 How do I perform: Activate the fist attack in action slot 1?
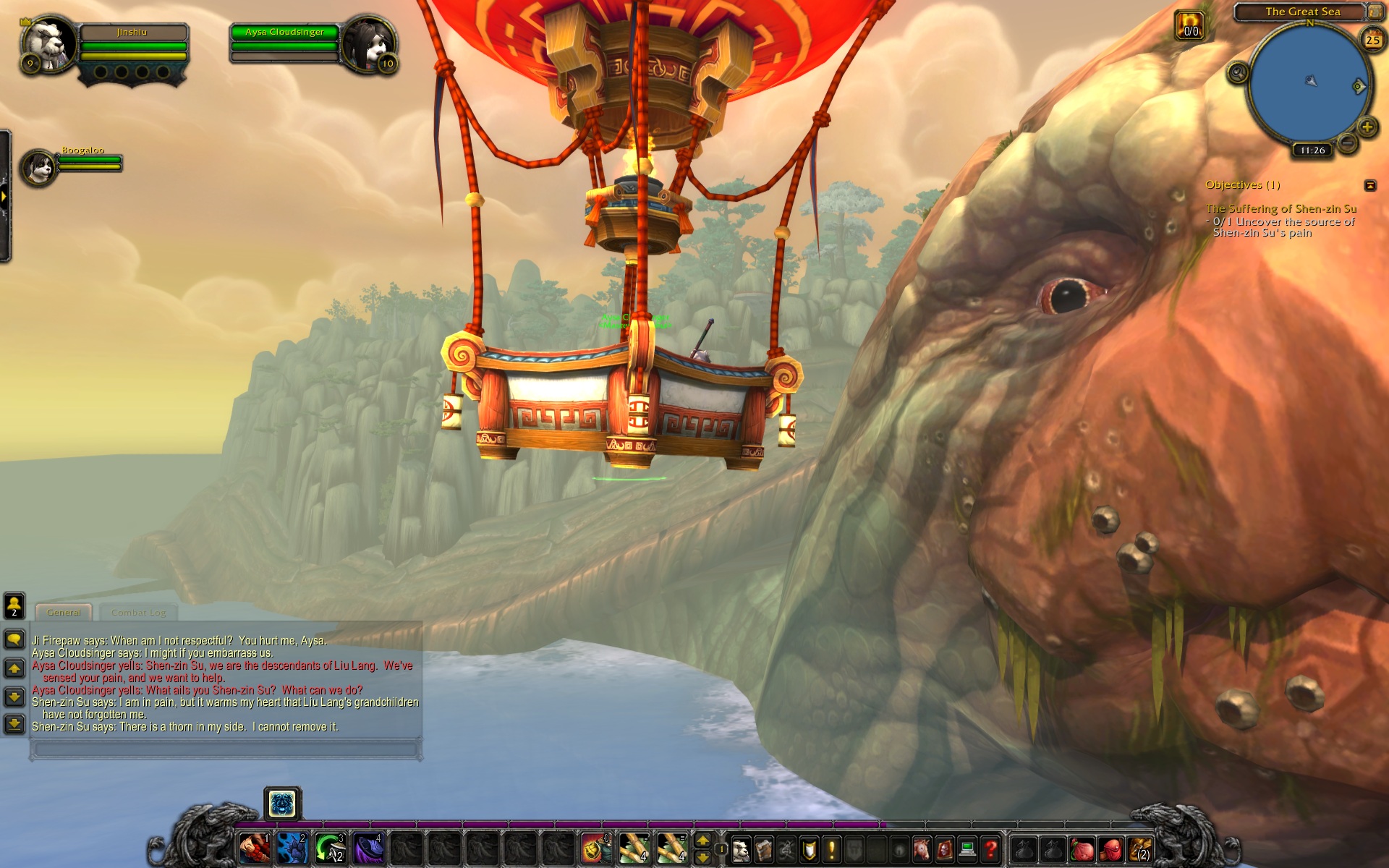(x=255, y=848)
